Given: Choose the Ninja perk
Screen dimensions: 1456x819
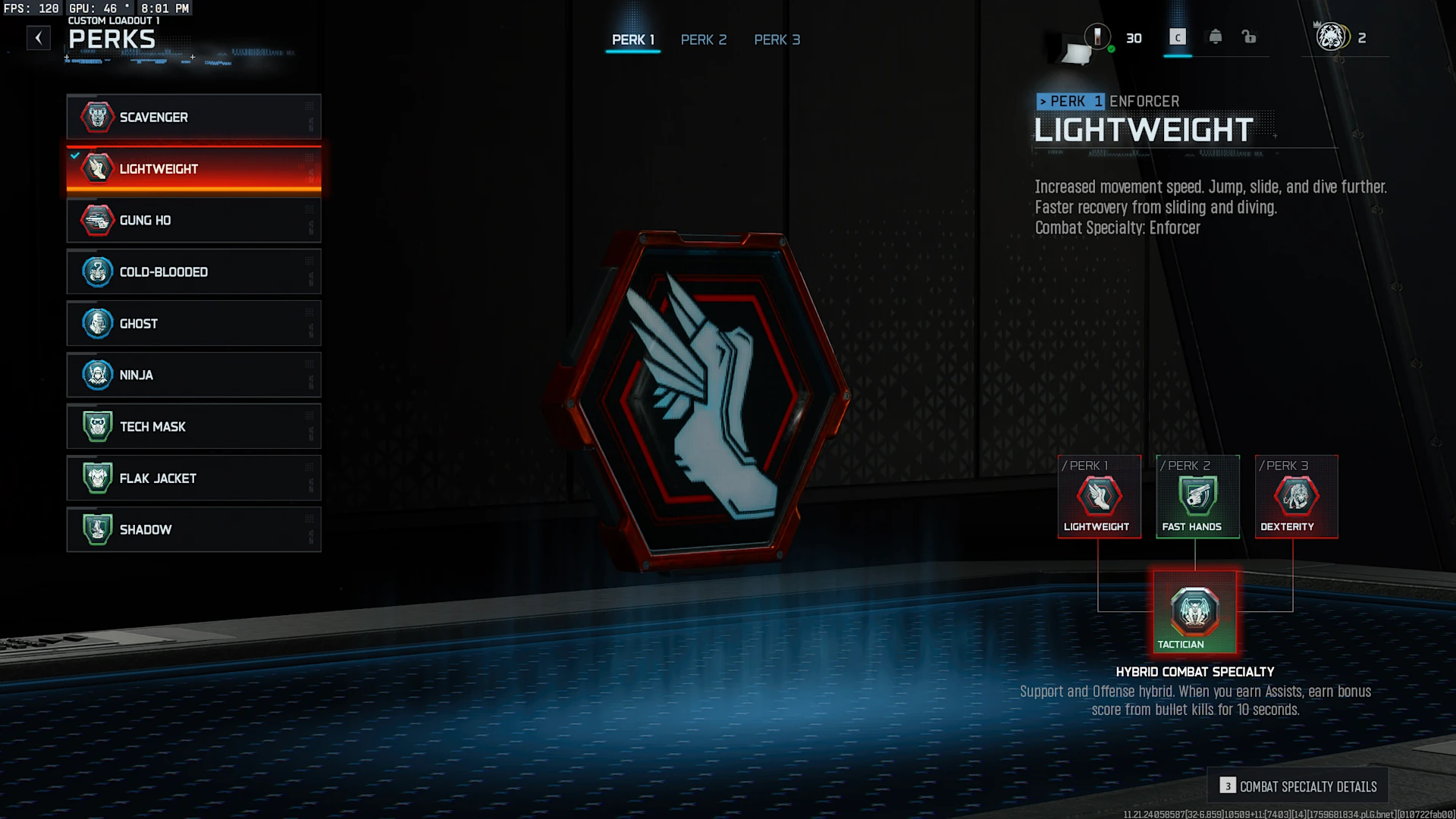Looking at the screenshot, I should pos(193,375).
